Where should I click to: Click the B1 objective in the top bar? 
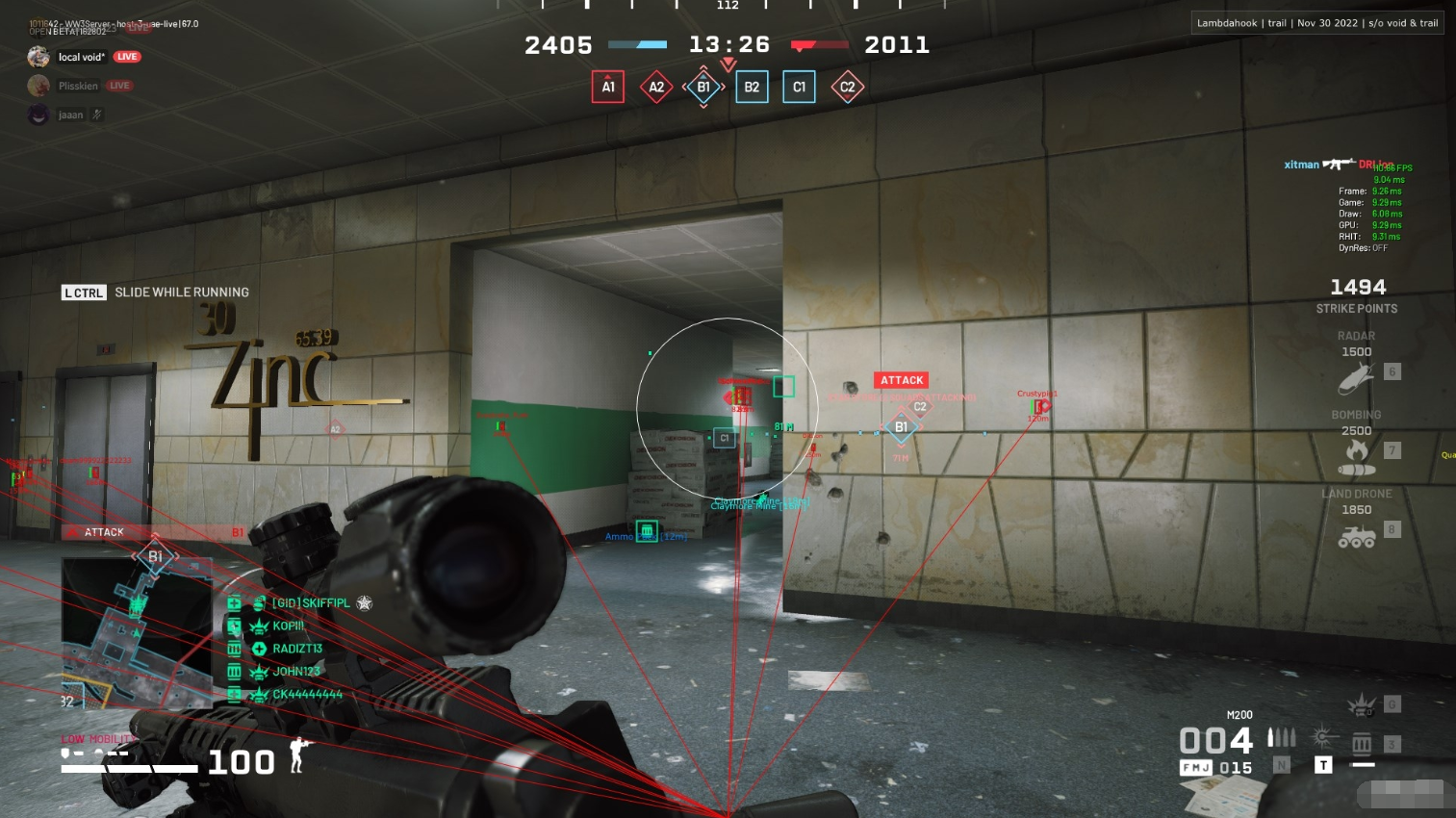[x=703, y=87]
